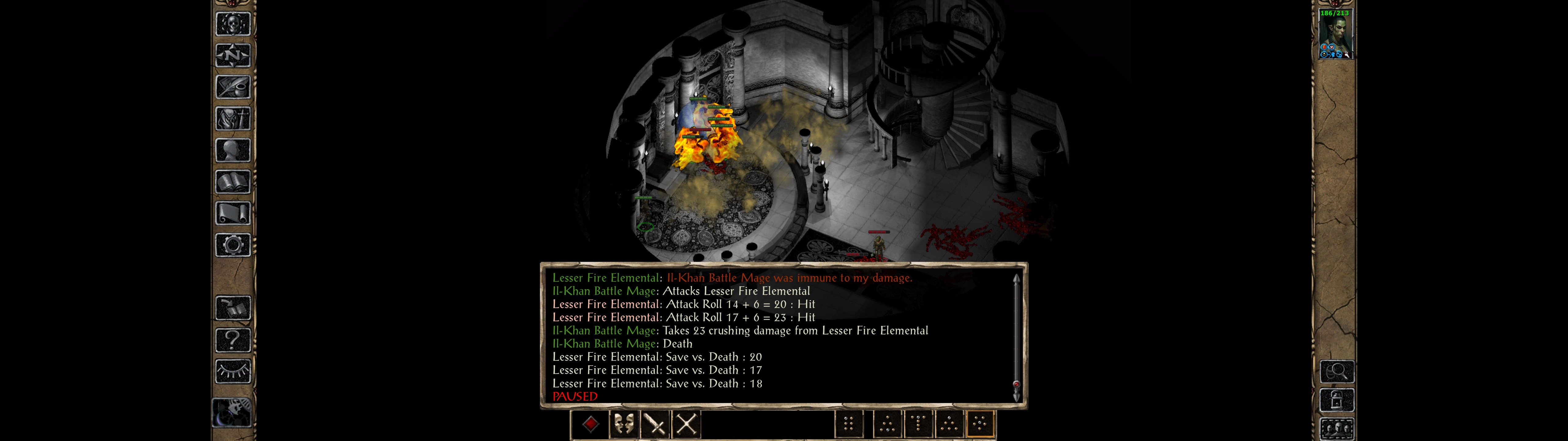The width and height of the screenshot is (1568, 441).
Task: Select the sword attack action
Action: pyautogui.click(x=655, y=424)
